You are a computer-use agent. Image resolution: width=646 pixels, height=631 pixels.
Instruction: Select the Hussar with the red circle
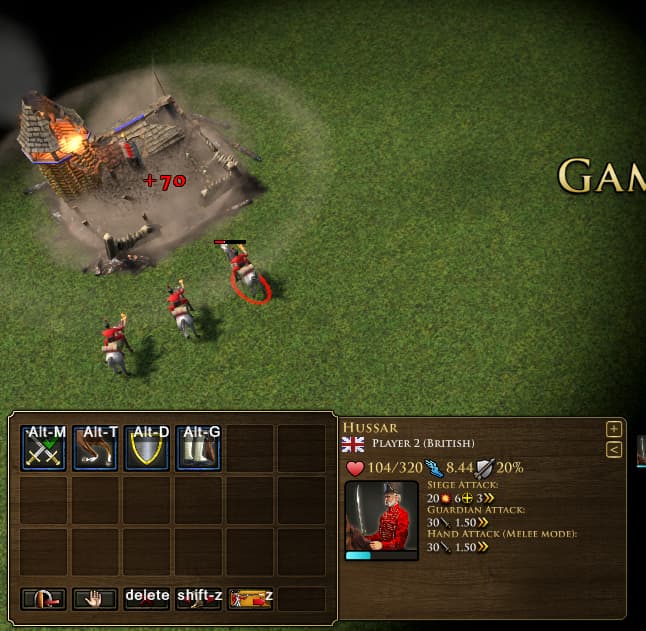(241, 268)
